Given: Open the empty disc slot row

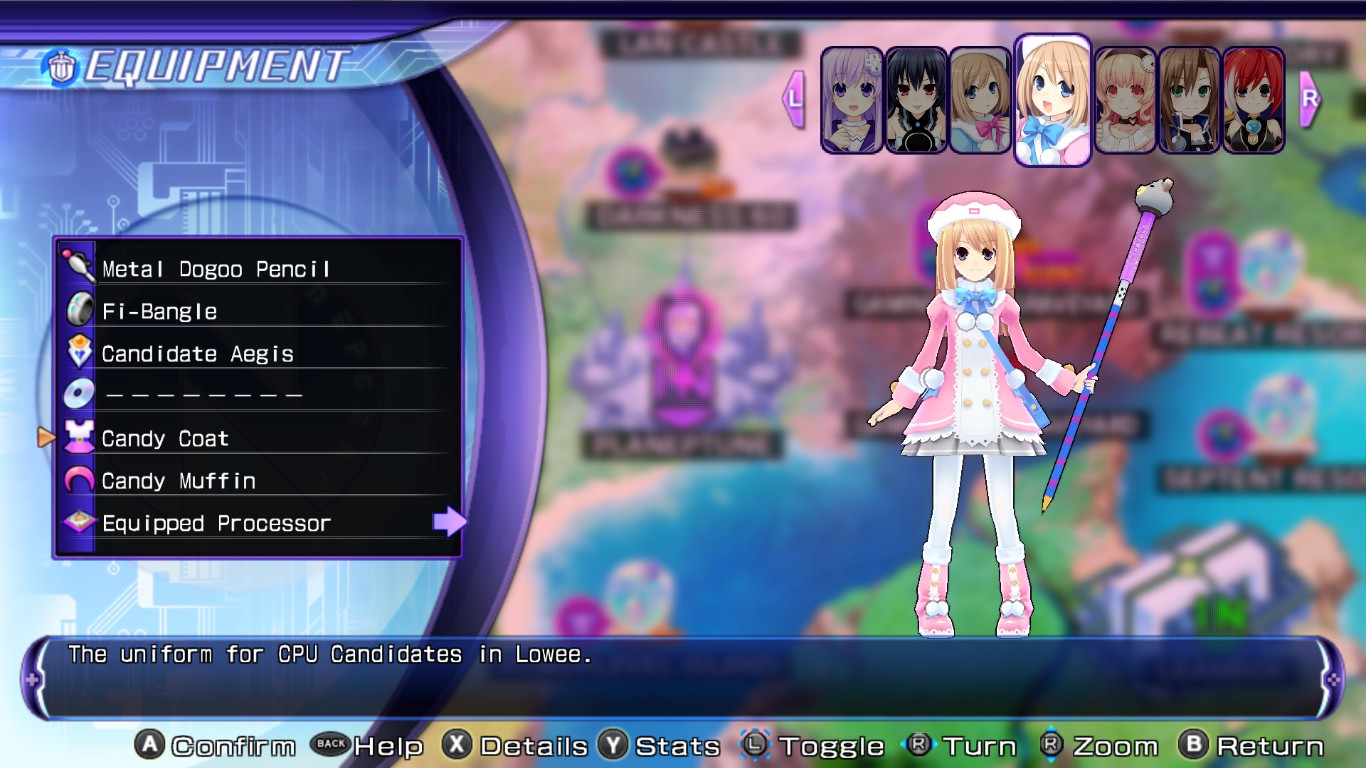Looking at the screenshot, I should tap(203, 396).
